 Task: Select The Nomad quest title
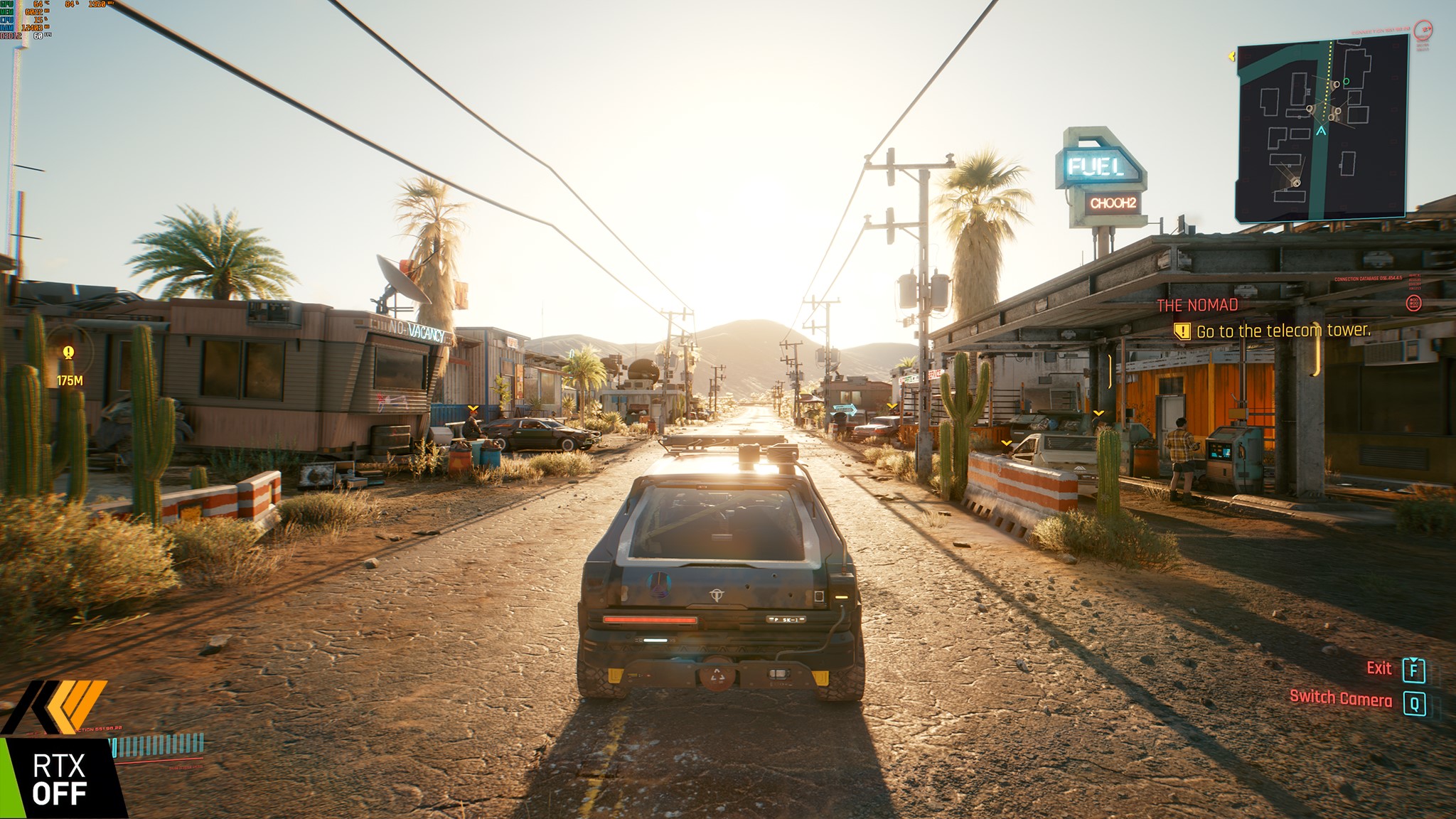pos(1197,306)
